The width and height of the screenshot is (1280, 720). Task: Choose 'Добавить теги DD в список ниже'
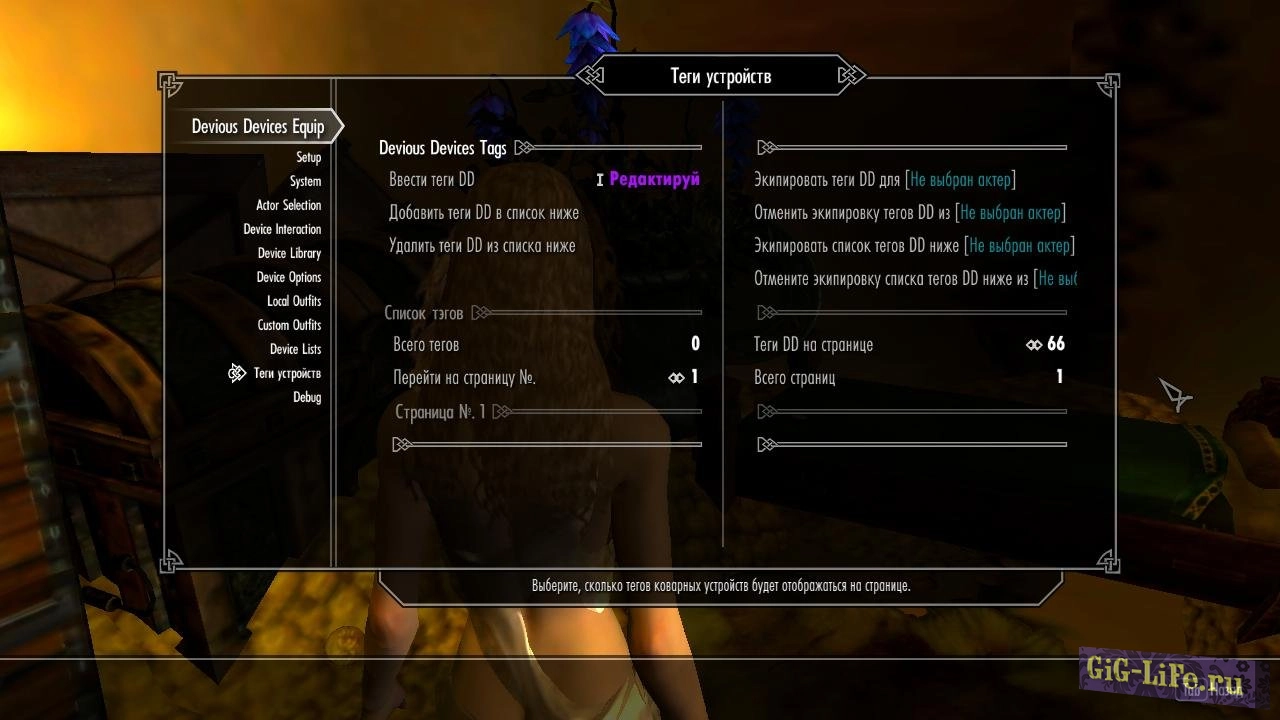(x=484, y=213)
